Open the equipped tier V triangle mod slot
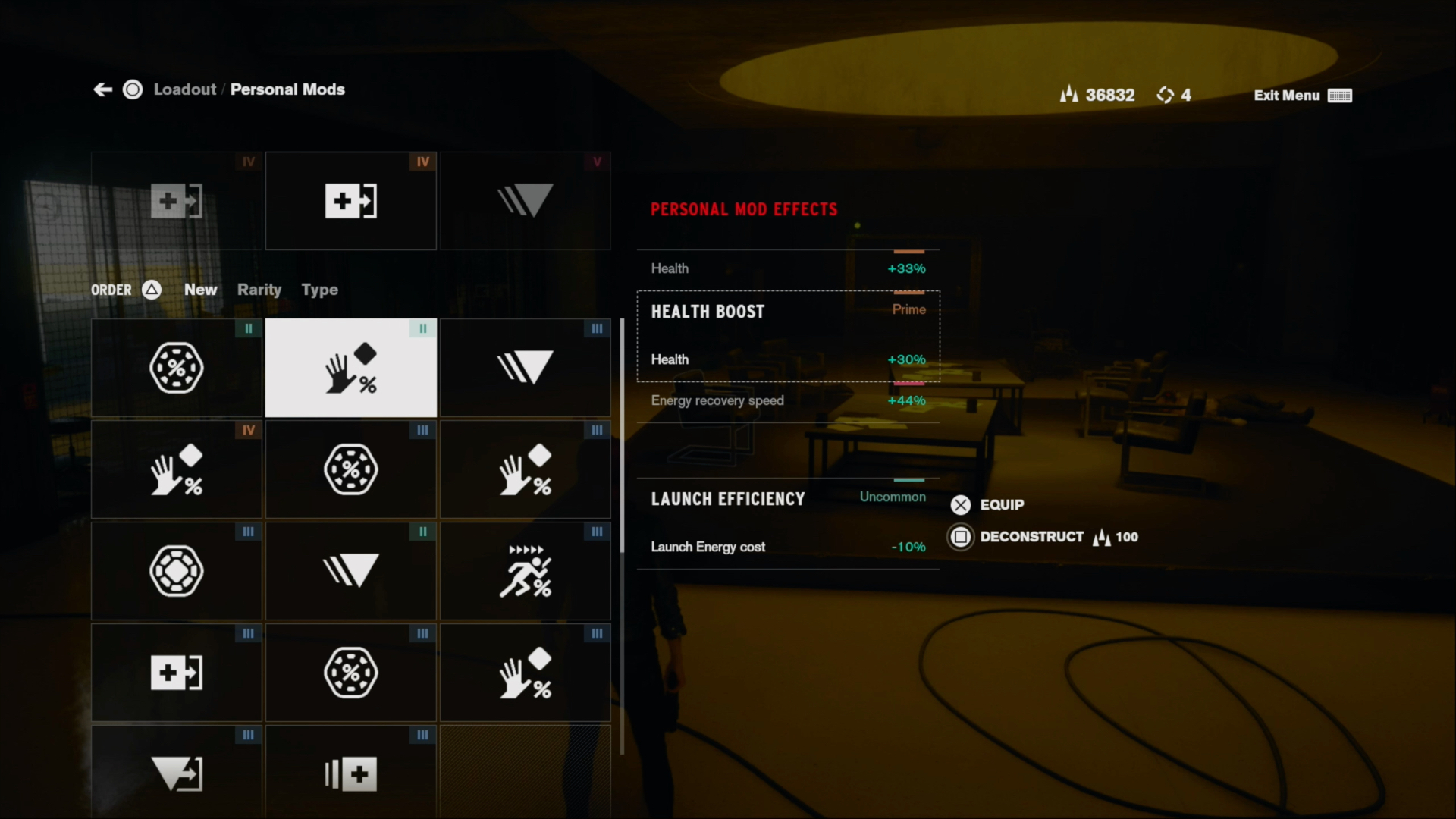The width and height of the screenshot is (1456, 819). (x=525, y=201)
